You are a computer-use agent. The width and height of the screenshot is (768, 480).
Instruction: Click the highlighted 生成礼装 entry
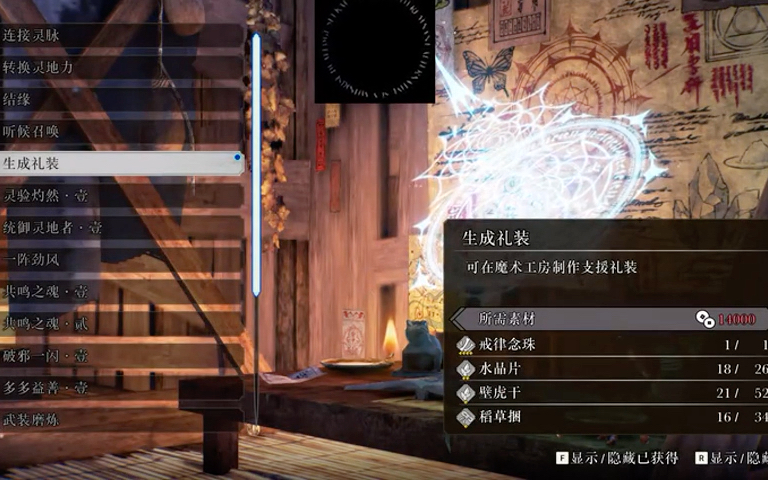tap(120, 163)
